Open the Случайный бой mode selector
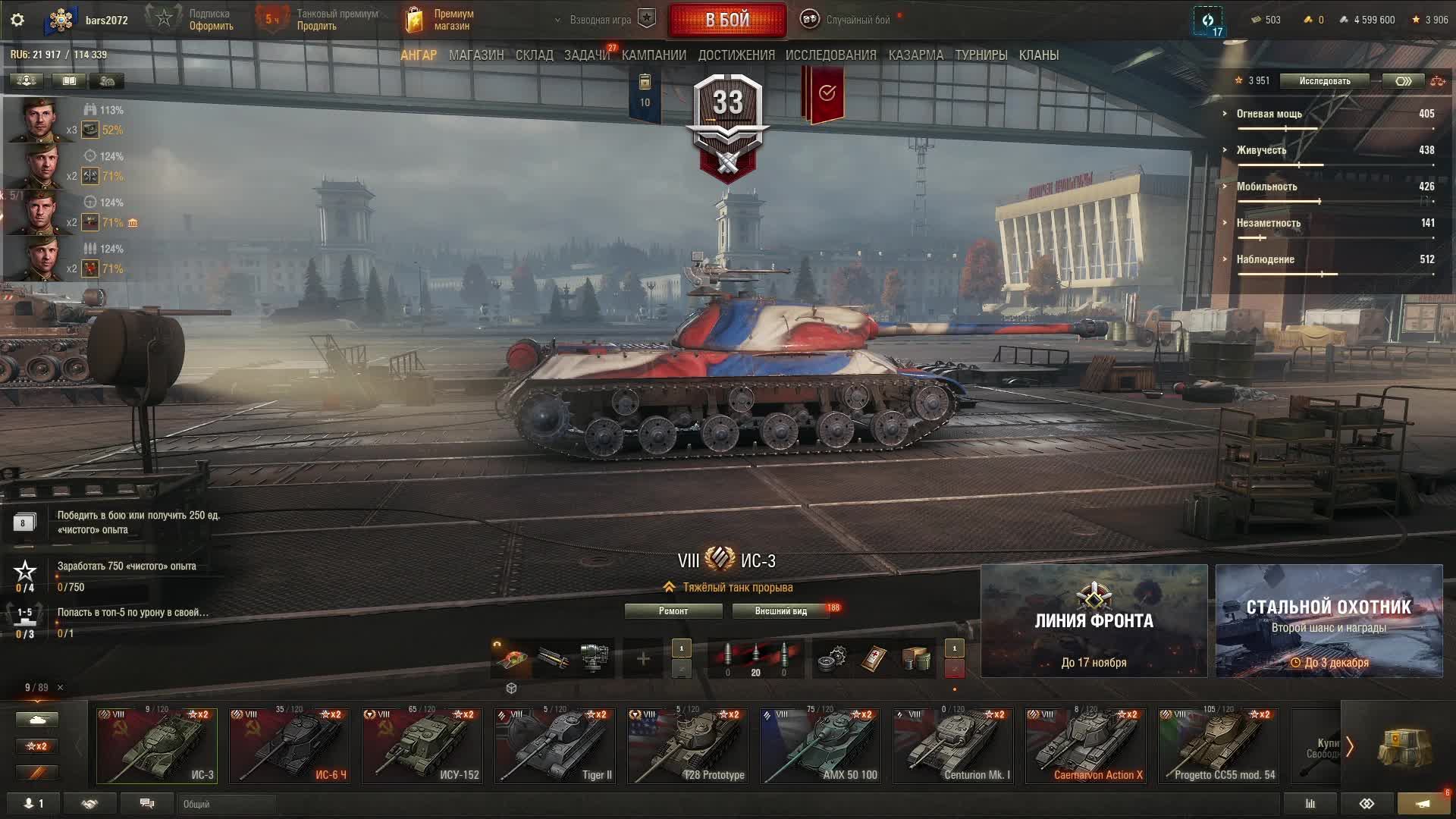The image size is (1456, 819). point(847,20)
